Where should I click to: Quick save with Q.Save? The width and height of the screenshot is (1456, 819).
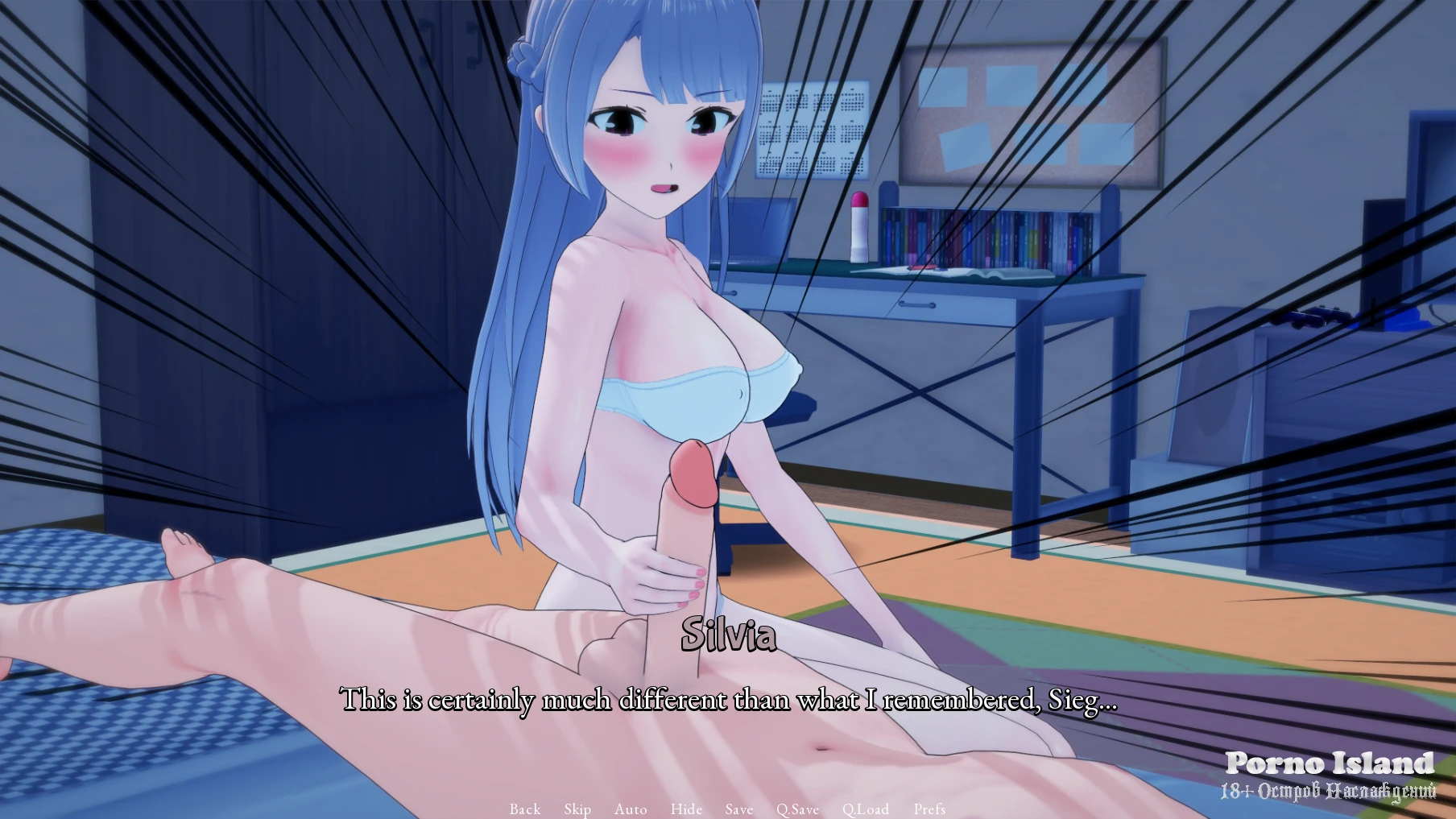click(797, 809)
